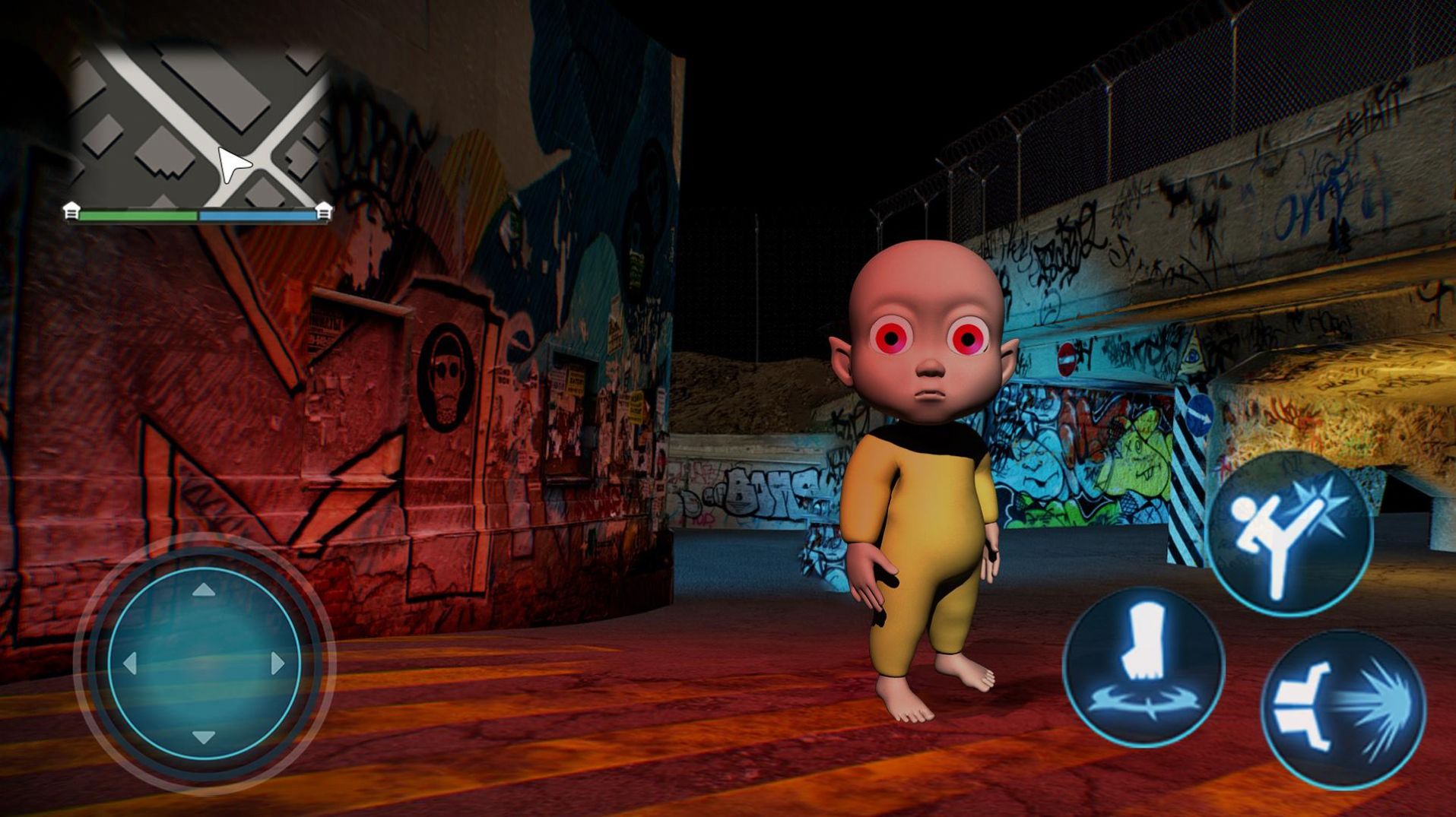1456x817 pixels.
Task: Trigger the ground stomp ability
Action: 1143,666
